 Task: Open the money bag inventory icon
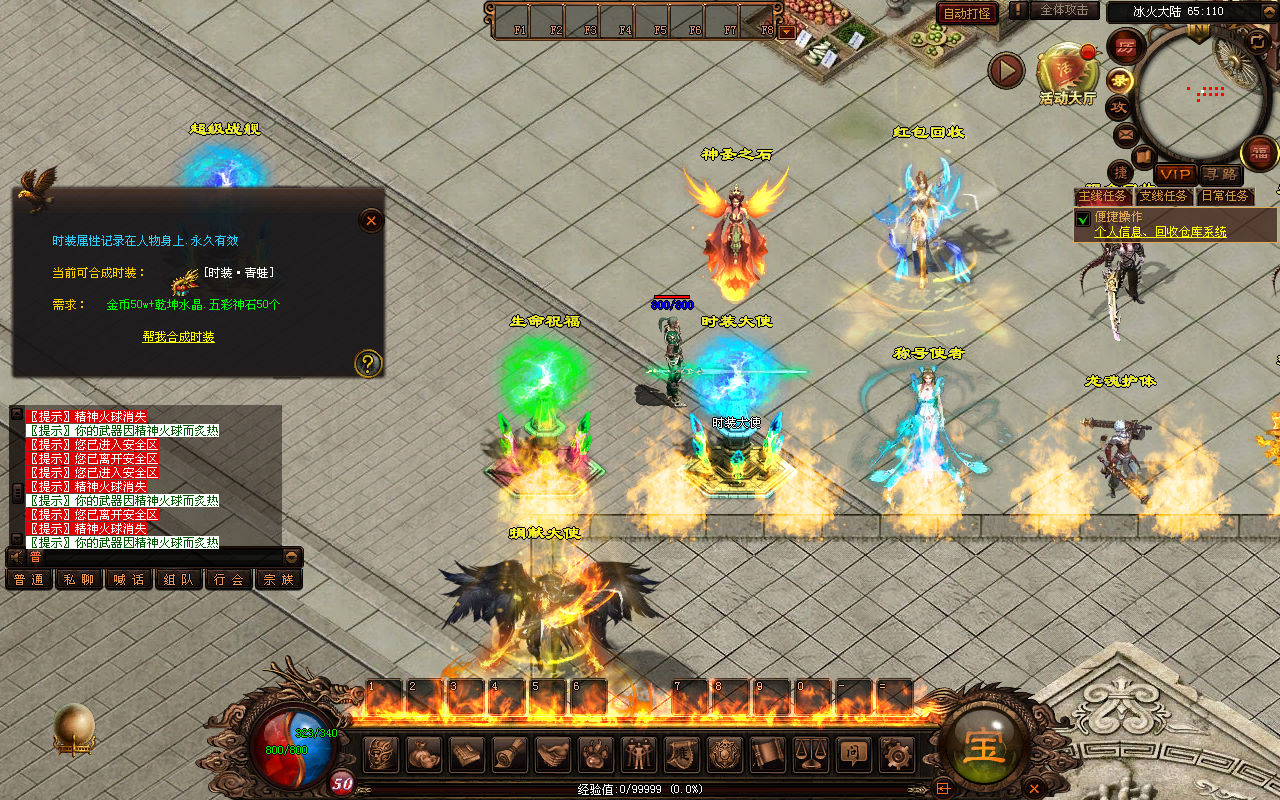pyautogui.click(x=423, y=753)
